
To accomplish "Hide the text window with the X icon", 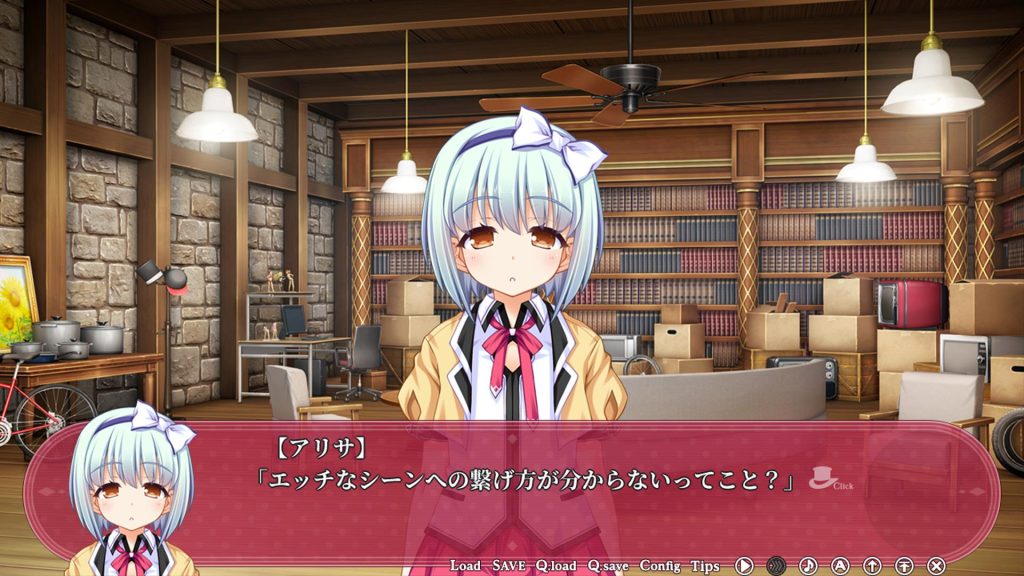I will point(936,566).
